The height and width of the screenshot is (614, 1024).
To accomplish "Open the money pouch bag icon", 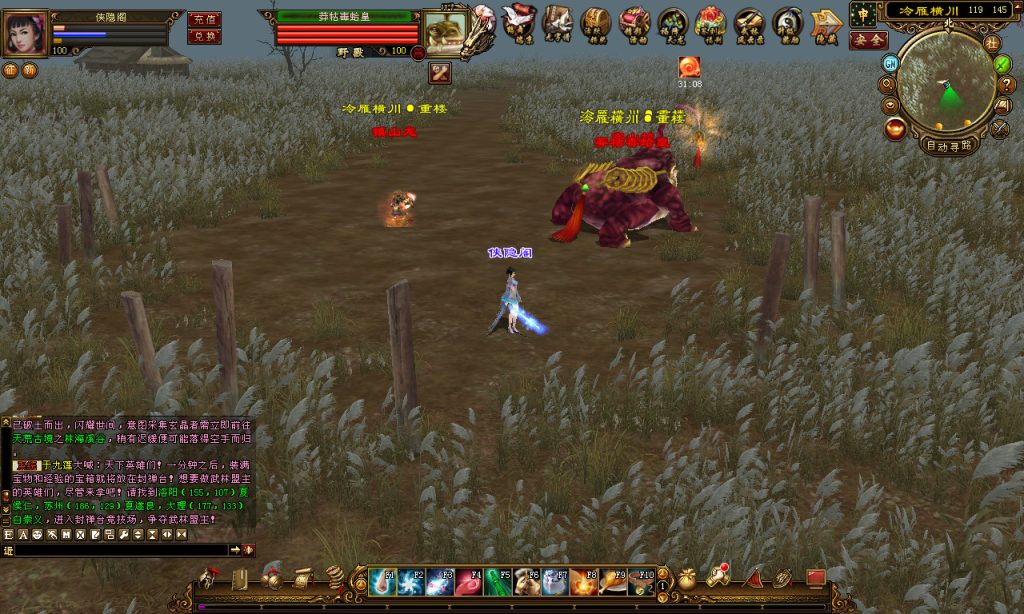I will point(687,578).
